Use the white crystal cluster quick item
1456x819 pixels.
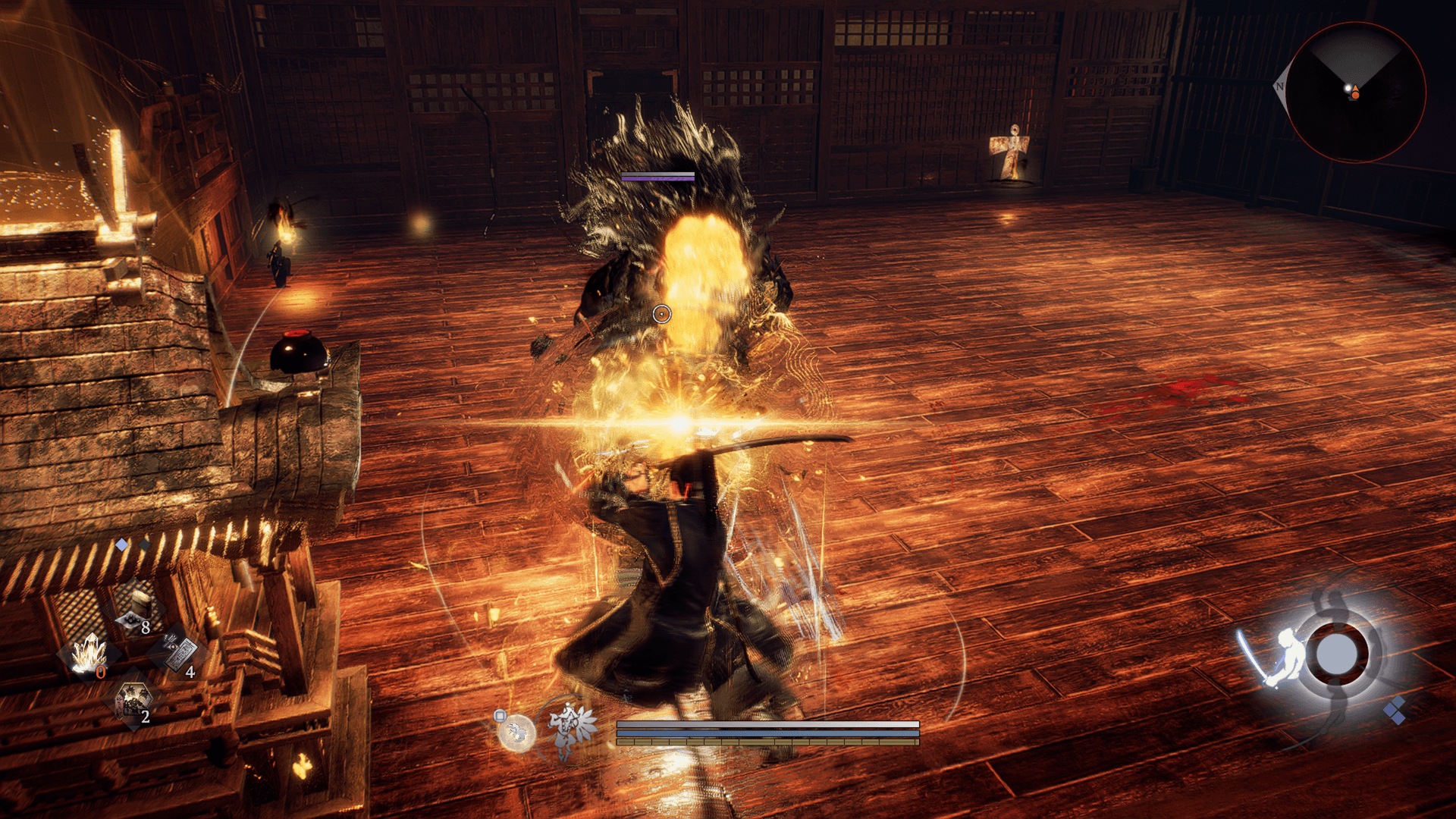tap(89, 654)
